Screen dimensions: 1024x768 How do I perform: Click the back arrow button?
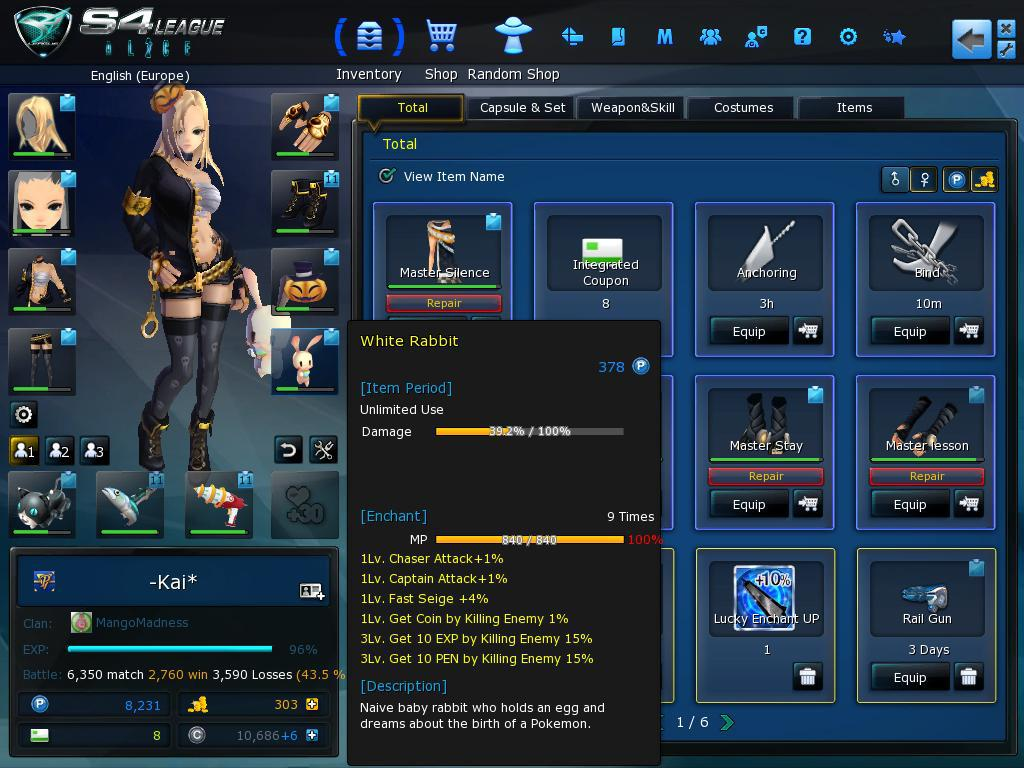(x=970, y=40)
